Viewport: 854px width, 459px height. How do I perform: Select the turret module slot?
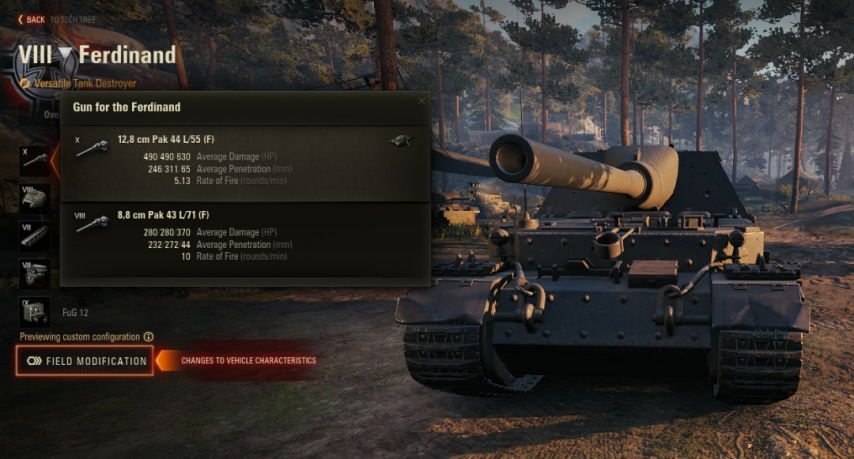point(35,196)
